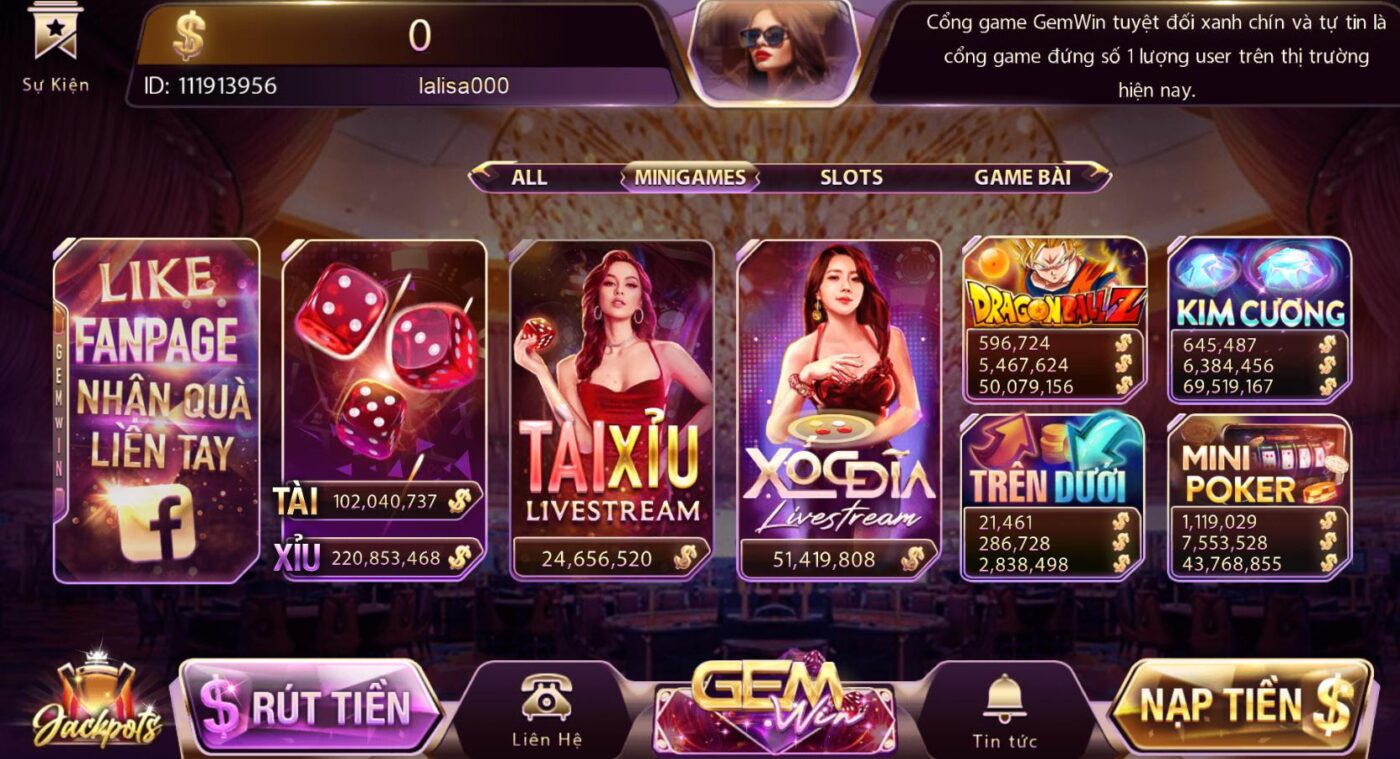Click the Nạp Tiền deposit button
The height and width of the screenshot is (759, 1400).
(x=1242, y=705)
